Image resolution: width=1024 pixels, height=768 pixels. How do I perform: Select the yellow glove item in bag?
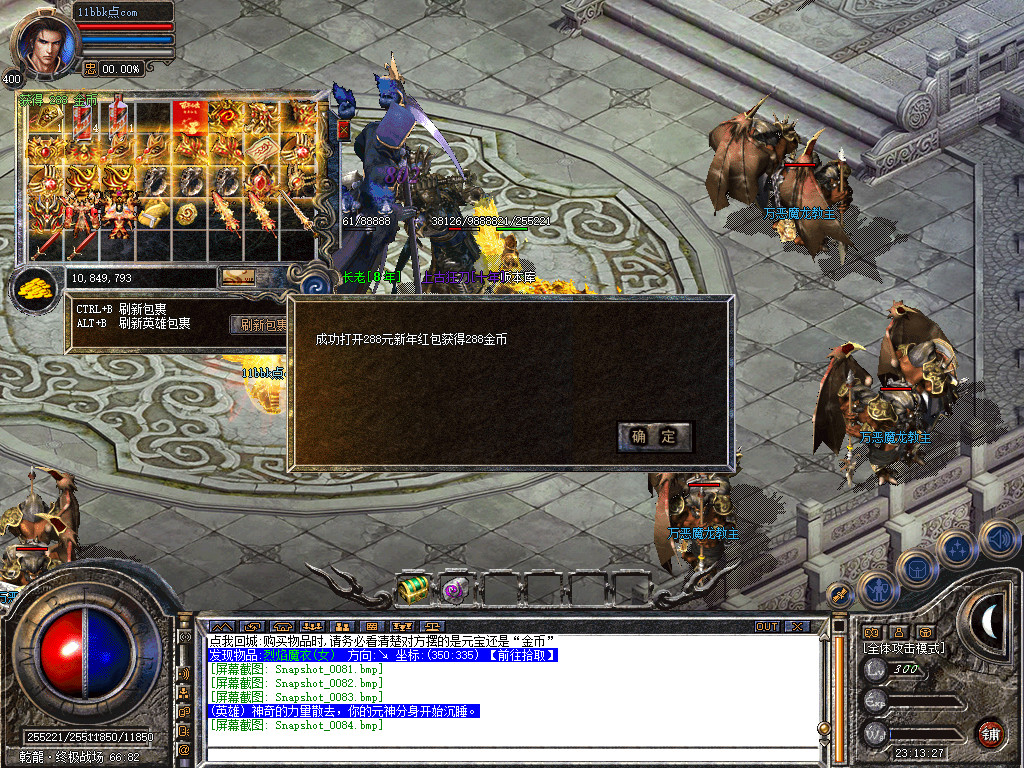click(152, 213)
